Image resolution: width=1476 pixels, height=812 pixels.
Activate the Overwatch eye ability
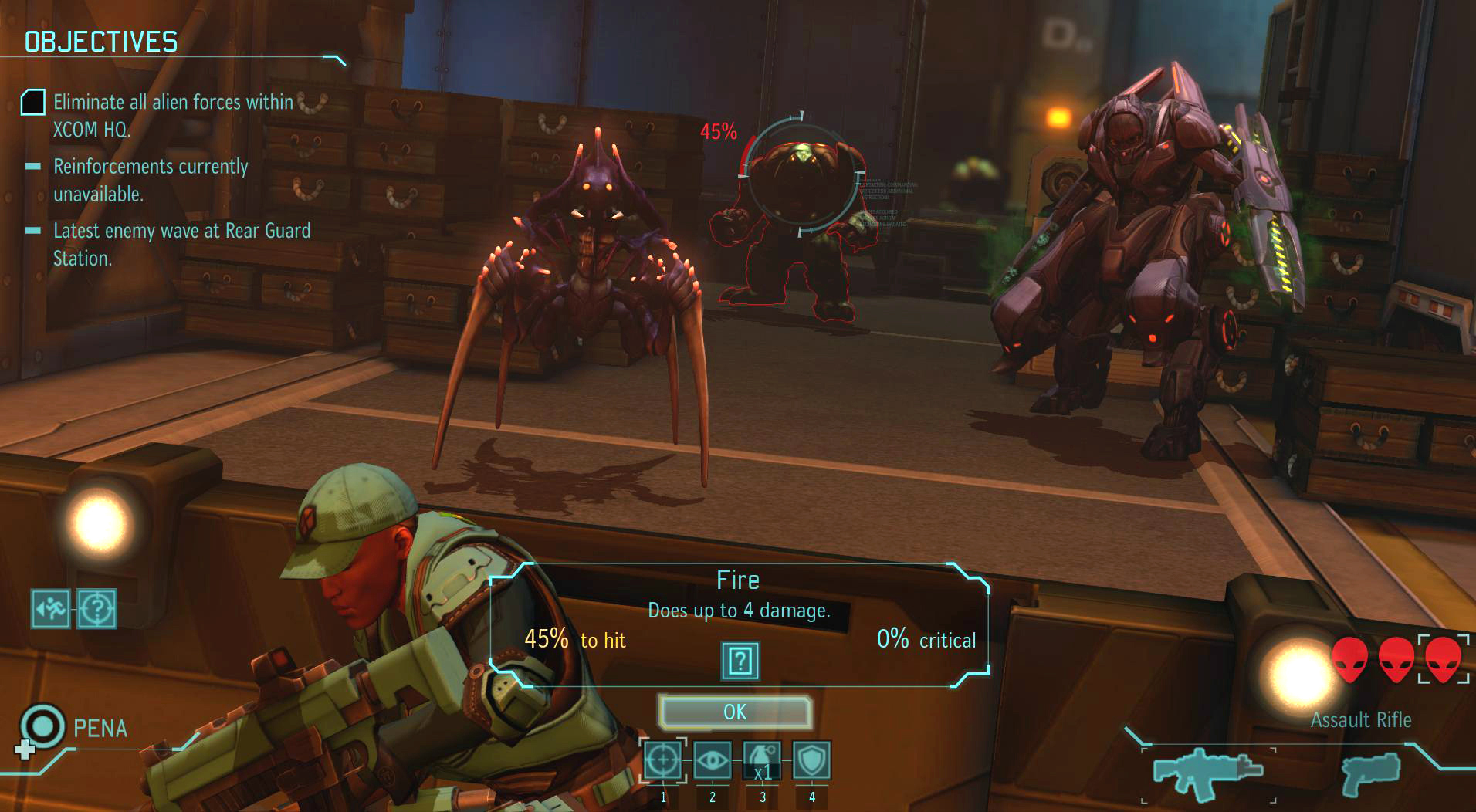tap(712, 761)
